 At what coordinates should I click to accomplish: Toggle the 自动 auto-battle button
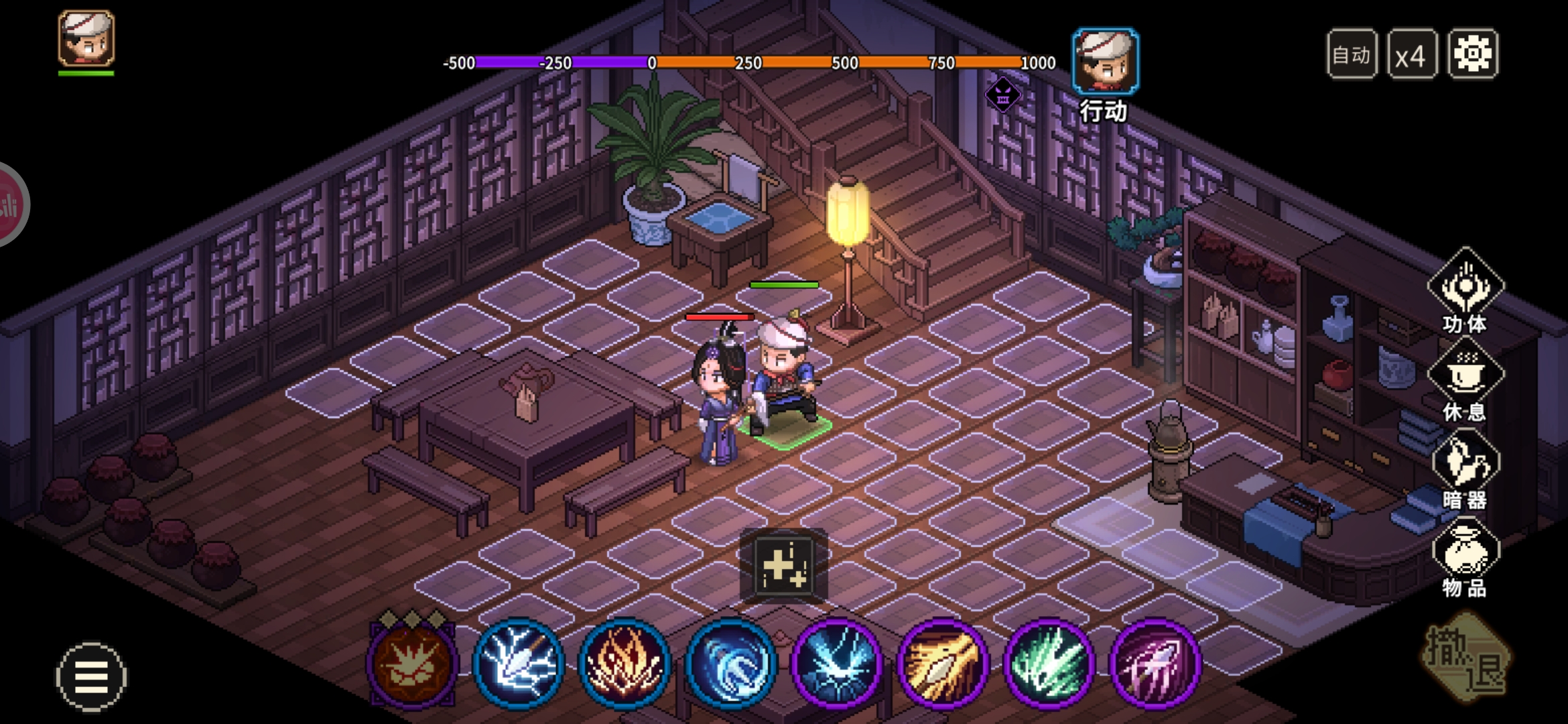tap(1351, 54)
